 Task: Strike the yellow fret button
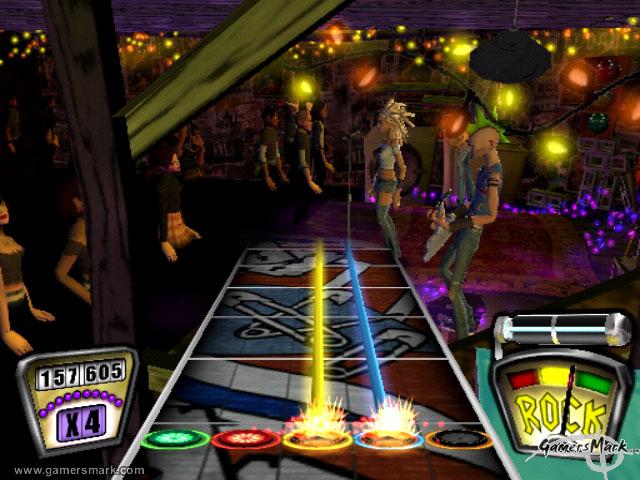tap(316, 439)
